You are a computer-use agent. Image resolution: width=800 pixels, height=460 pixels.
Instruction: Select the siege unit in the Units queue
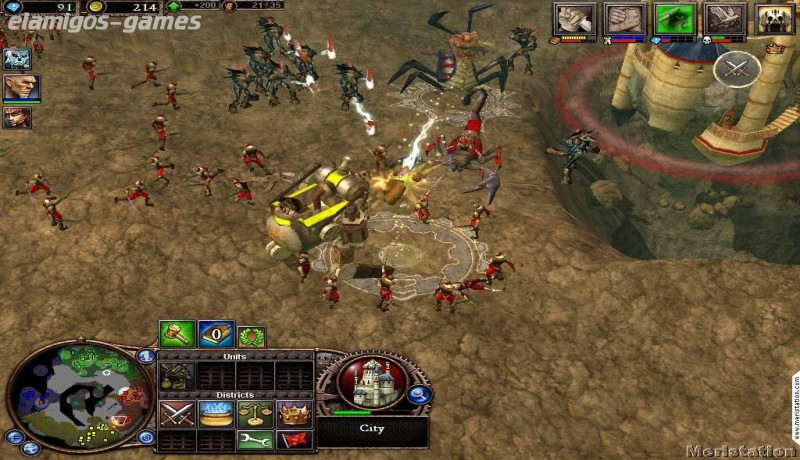coord(177,375)
